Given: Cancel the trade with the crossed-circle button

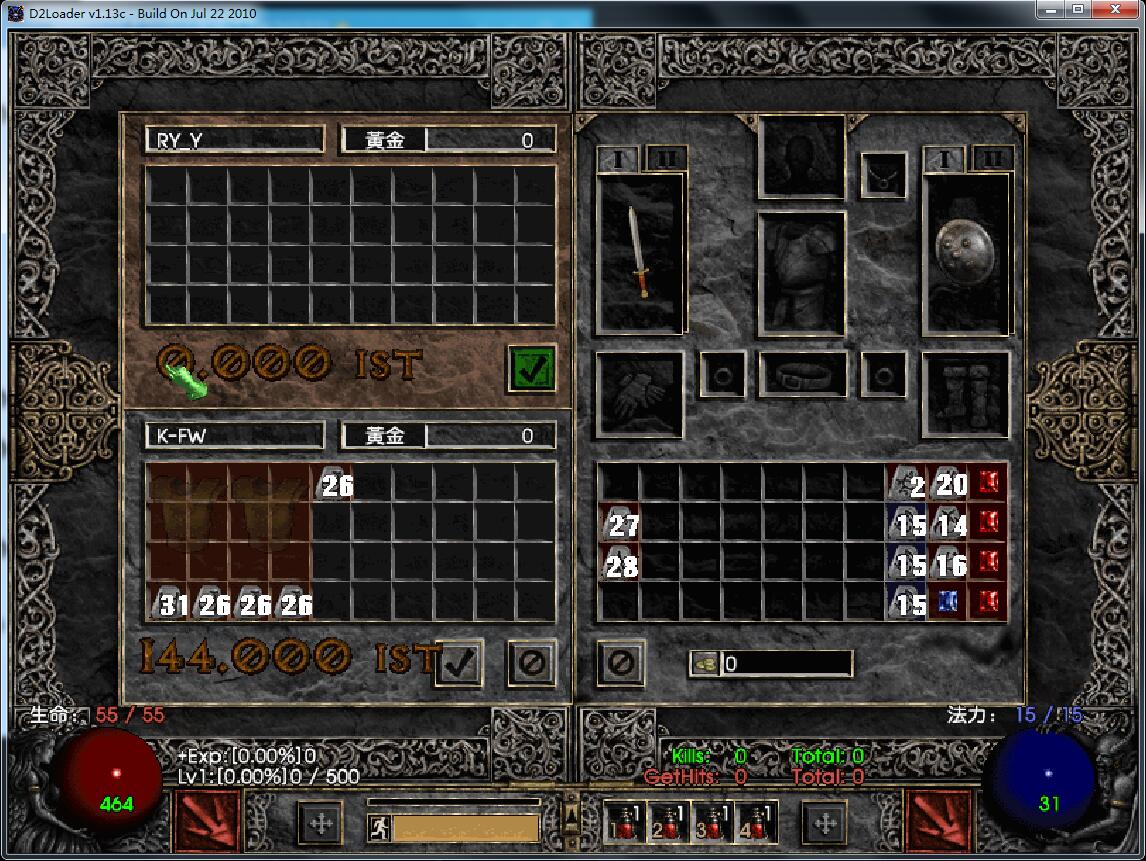Looking at the screenshot, I should [531, 662].
